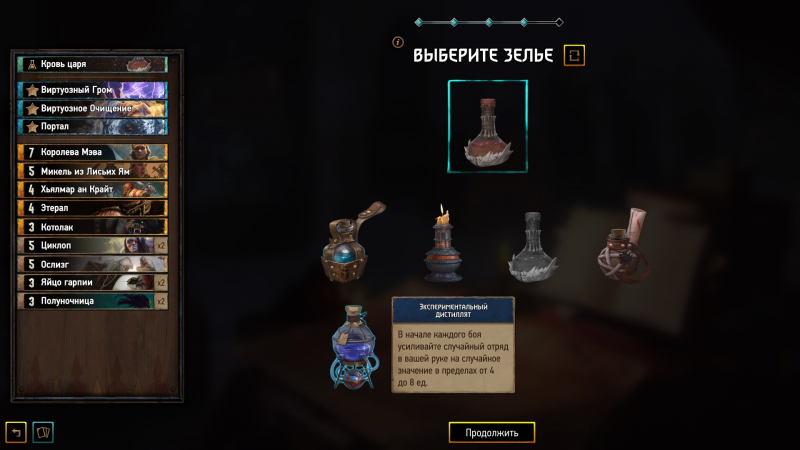Pick the candle-topped dark bottle potion
The image size is (800, 450).
[442, 246]
